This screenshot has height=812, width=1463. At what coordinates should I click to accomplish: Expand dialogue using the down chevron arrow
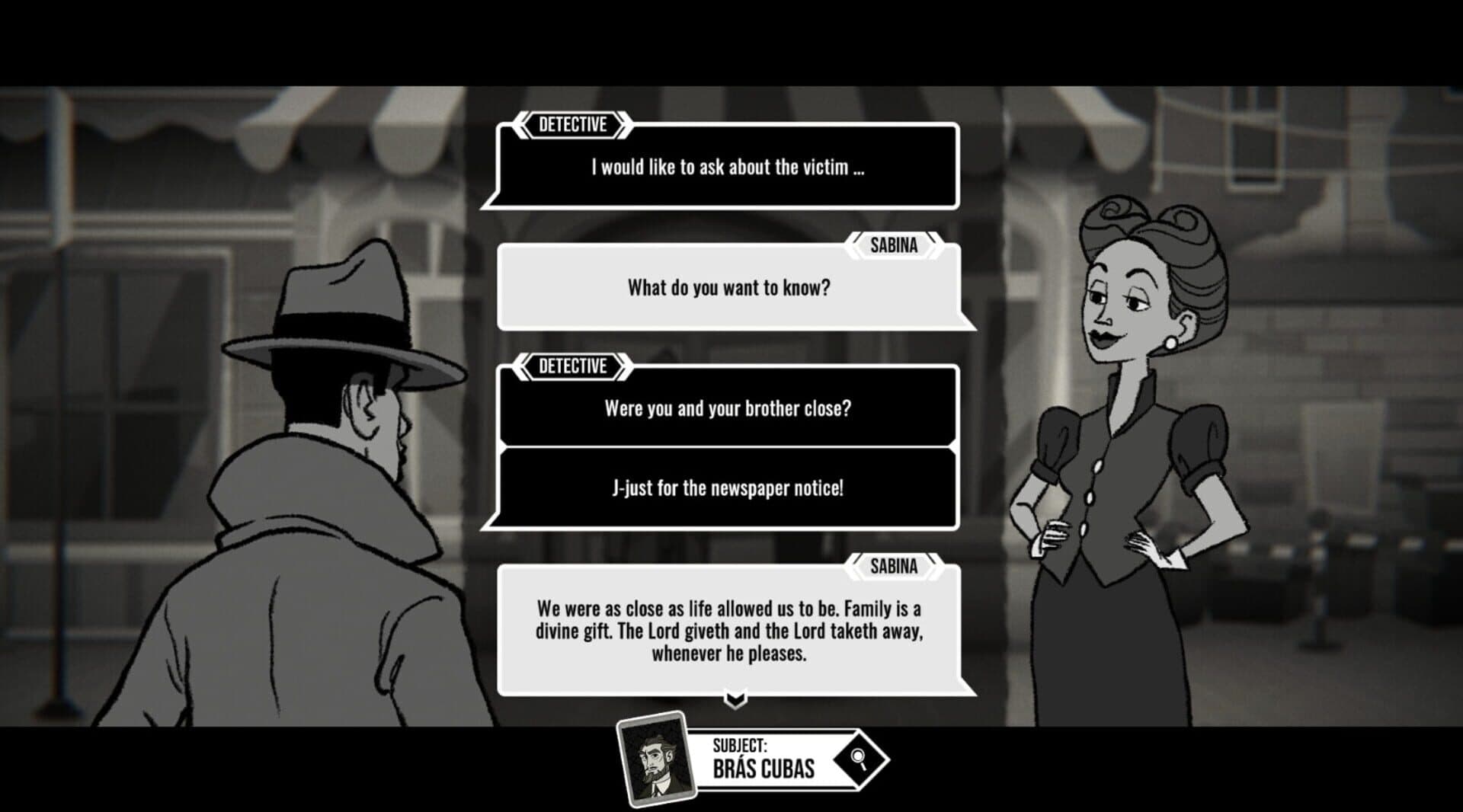(x=735, y=698)
